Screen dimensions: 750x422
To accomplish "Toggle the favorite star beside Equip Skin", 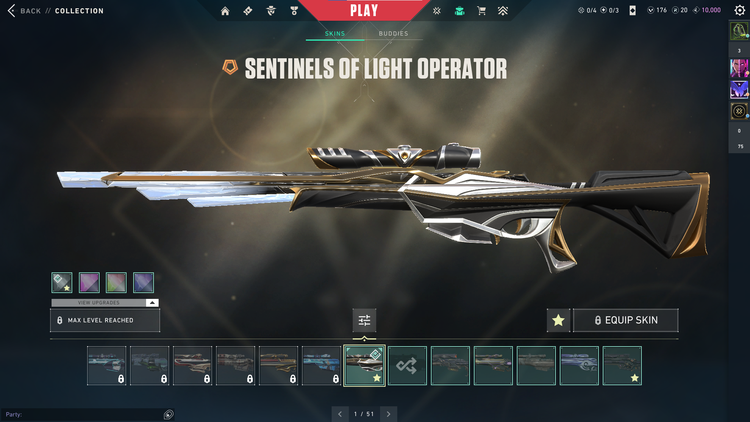I will coord(559,320).
